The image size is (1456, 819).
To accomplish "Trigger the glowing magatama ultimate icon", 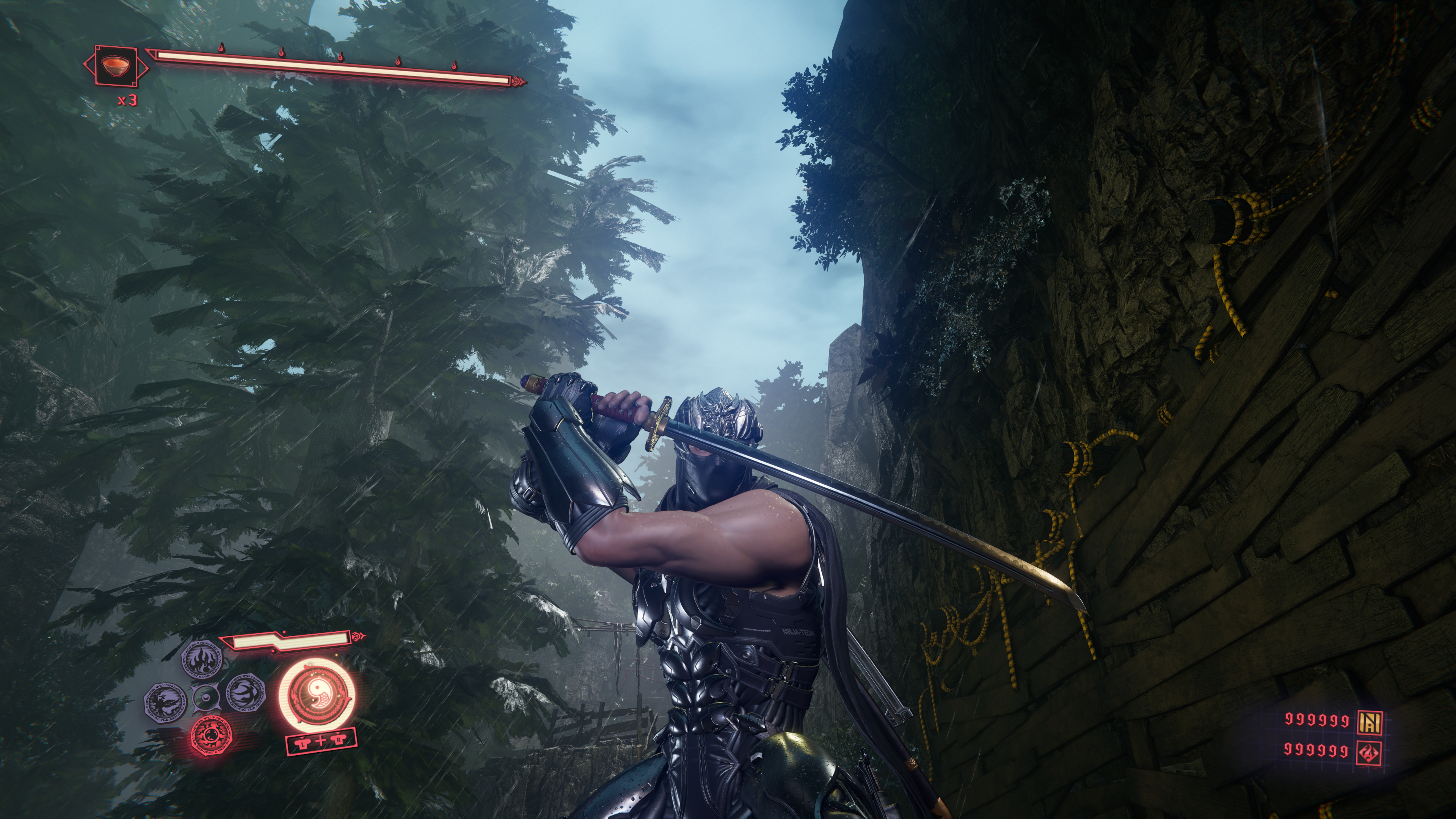I will coord(317,693).
